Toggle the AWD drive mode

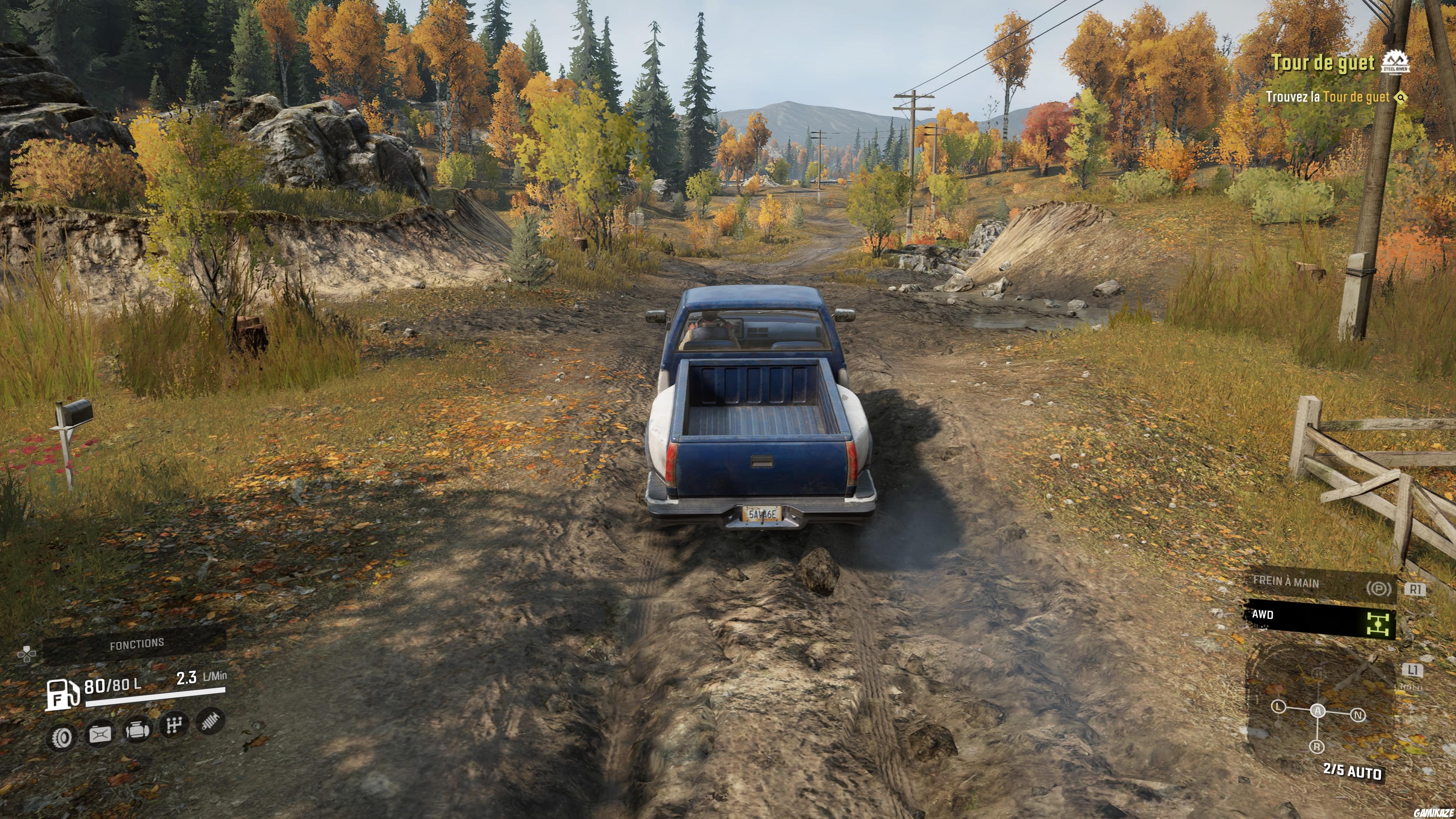(1320, 618)
